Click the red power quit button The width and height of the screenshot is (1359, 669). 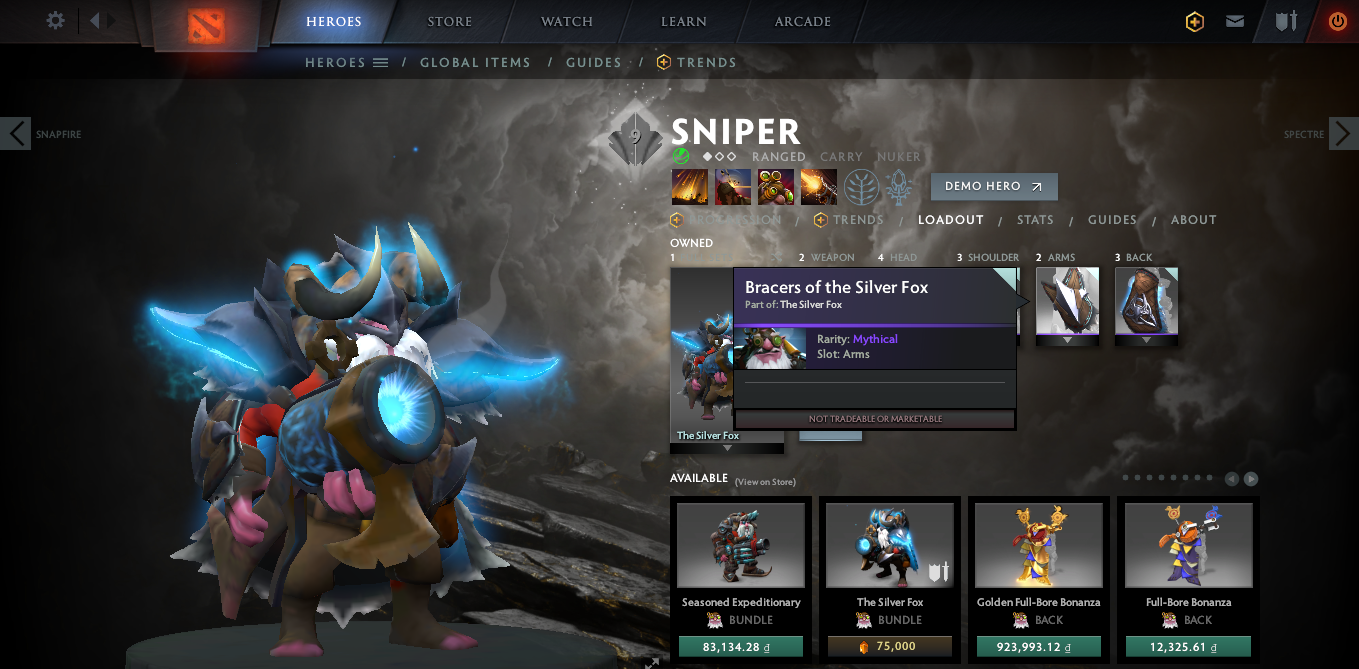click(1337, 21)
